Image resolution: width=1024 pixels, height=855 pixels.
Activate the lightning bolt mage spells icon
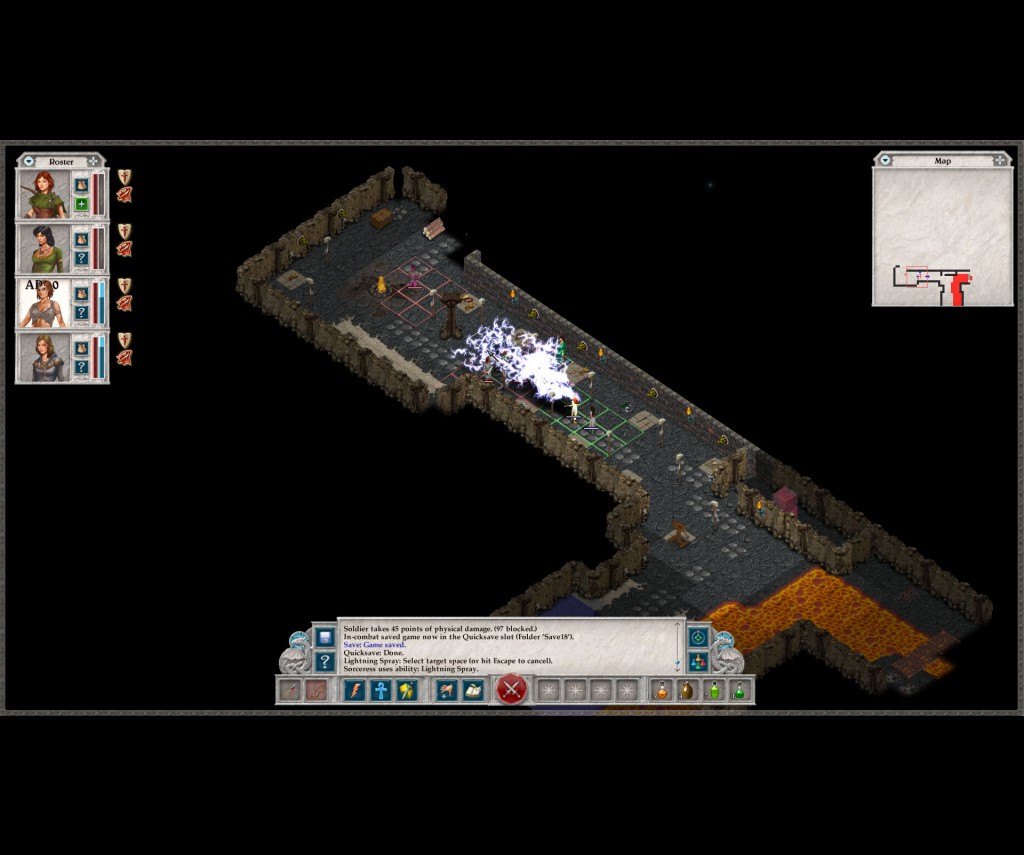coord(355,690)
